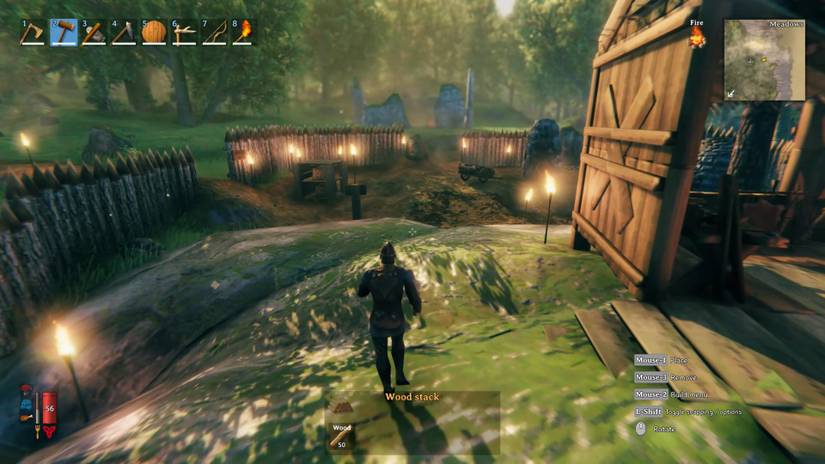The image size is (825, 464).
Task: Choose the highlighted hammer hotbar slot
Action: click(x=63, y=32)
